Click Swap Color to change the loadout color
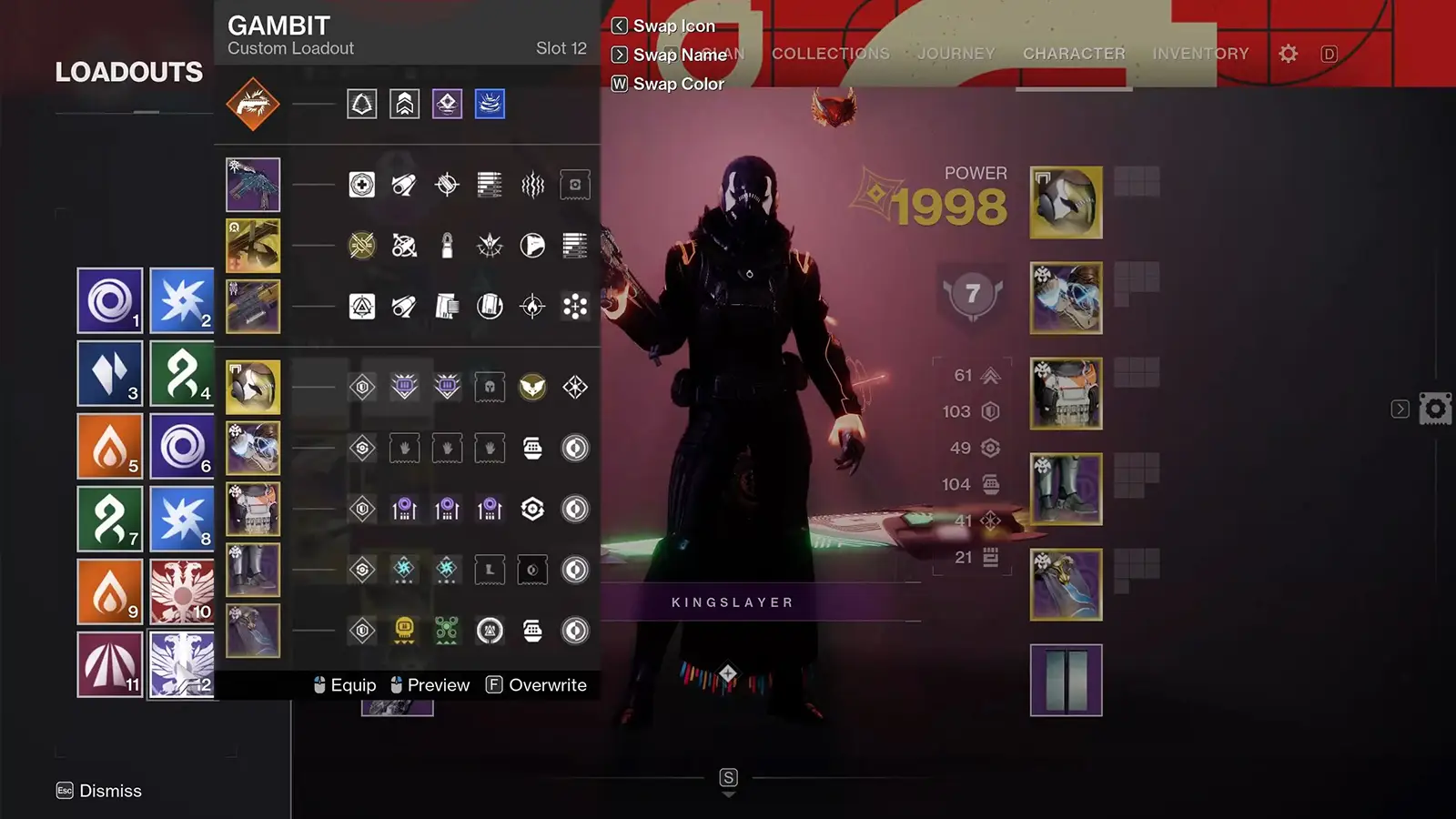The width and height of the screenshot is (1456, 819). click(677, 84)
